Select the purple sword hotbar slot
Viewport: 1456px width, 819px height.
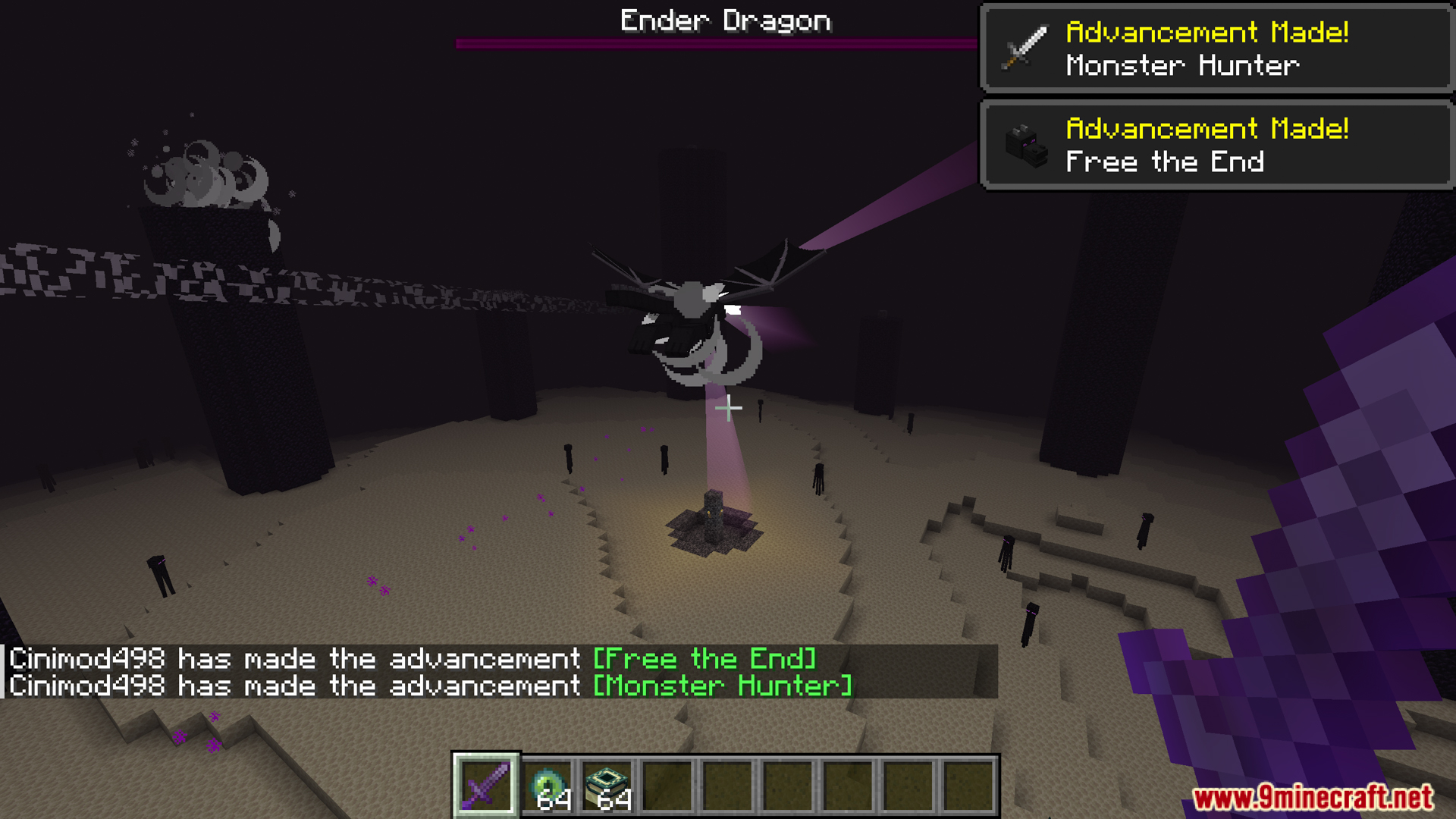tap(485, 785)
